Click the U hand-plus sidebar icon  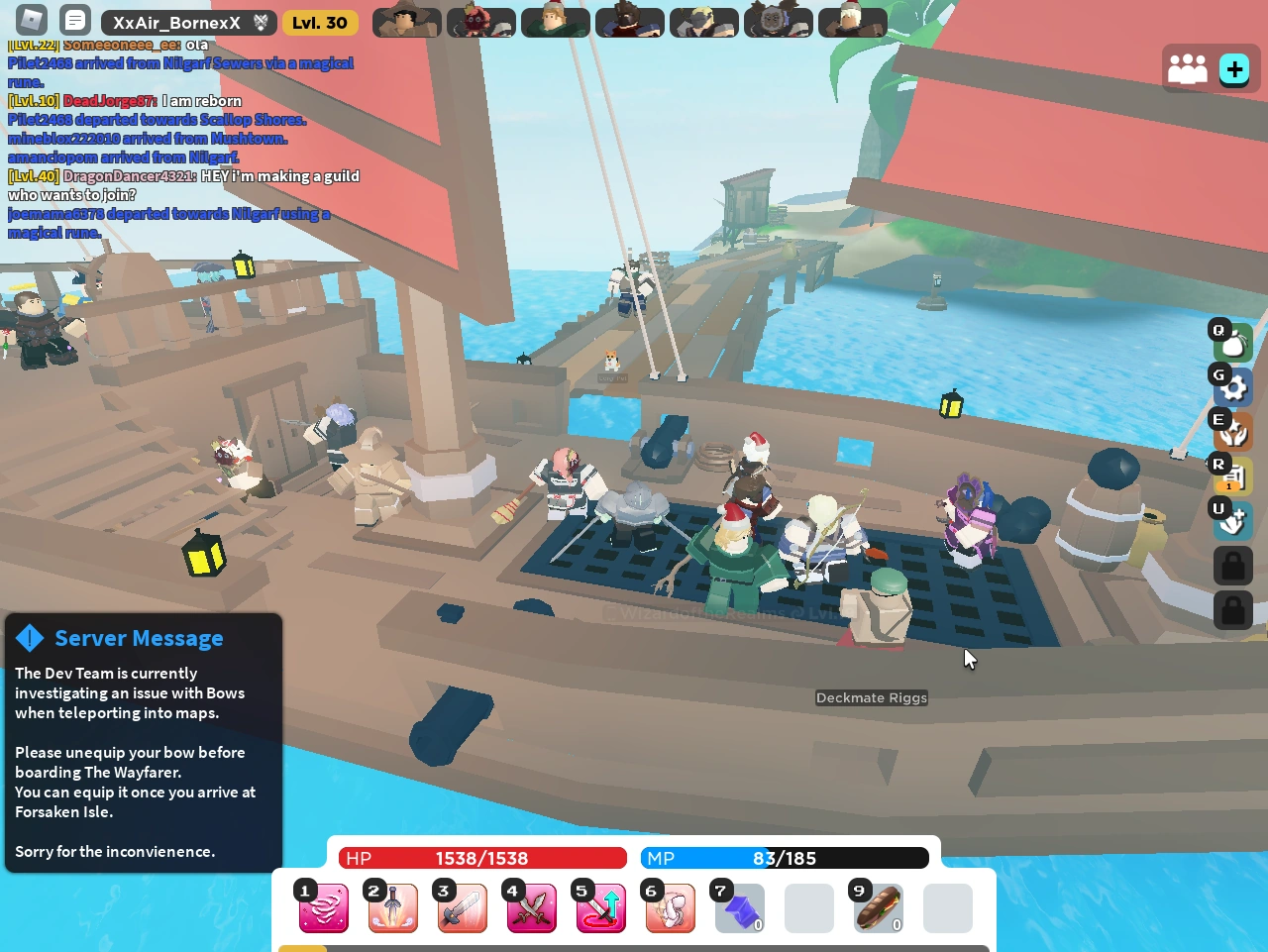tap(1231, 520)
